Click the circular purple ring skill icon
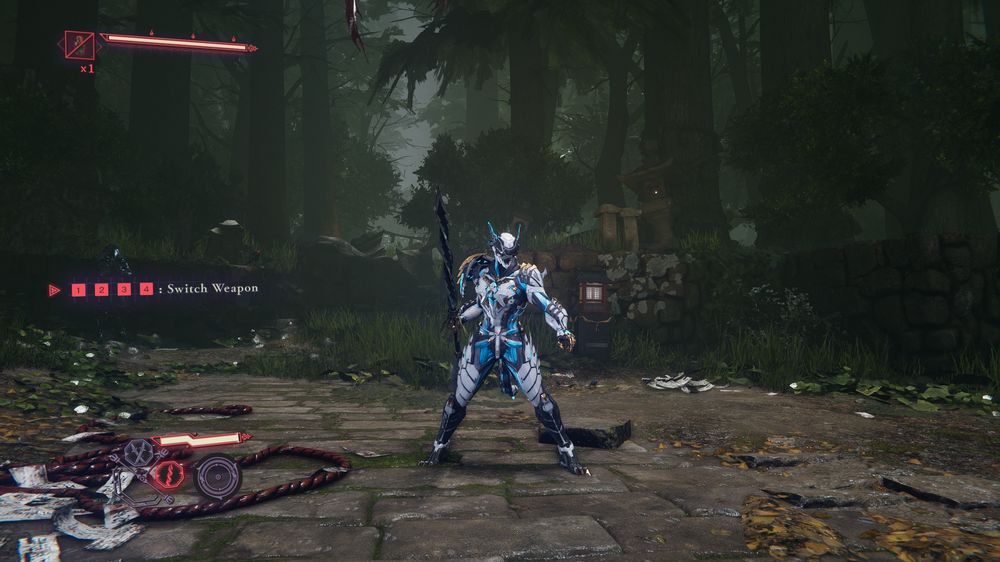This screenshot has width=1000, height=562. click(x=216, y=476)
